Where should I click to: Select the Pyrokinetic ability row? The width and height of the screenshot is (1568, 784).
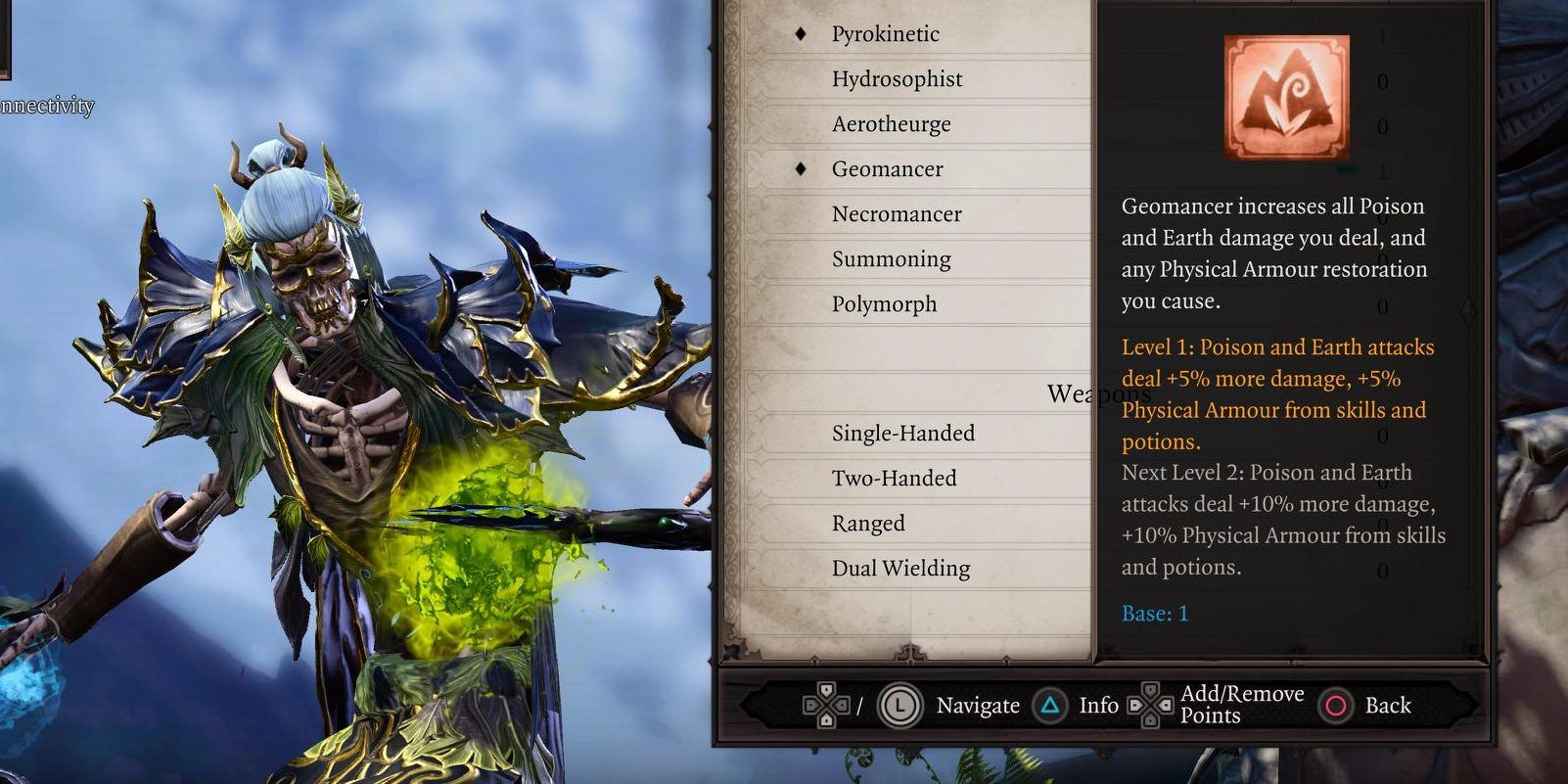[x=885, y=34]
